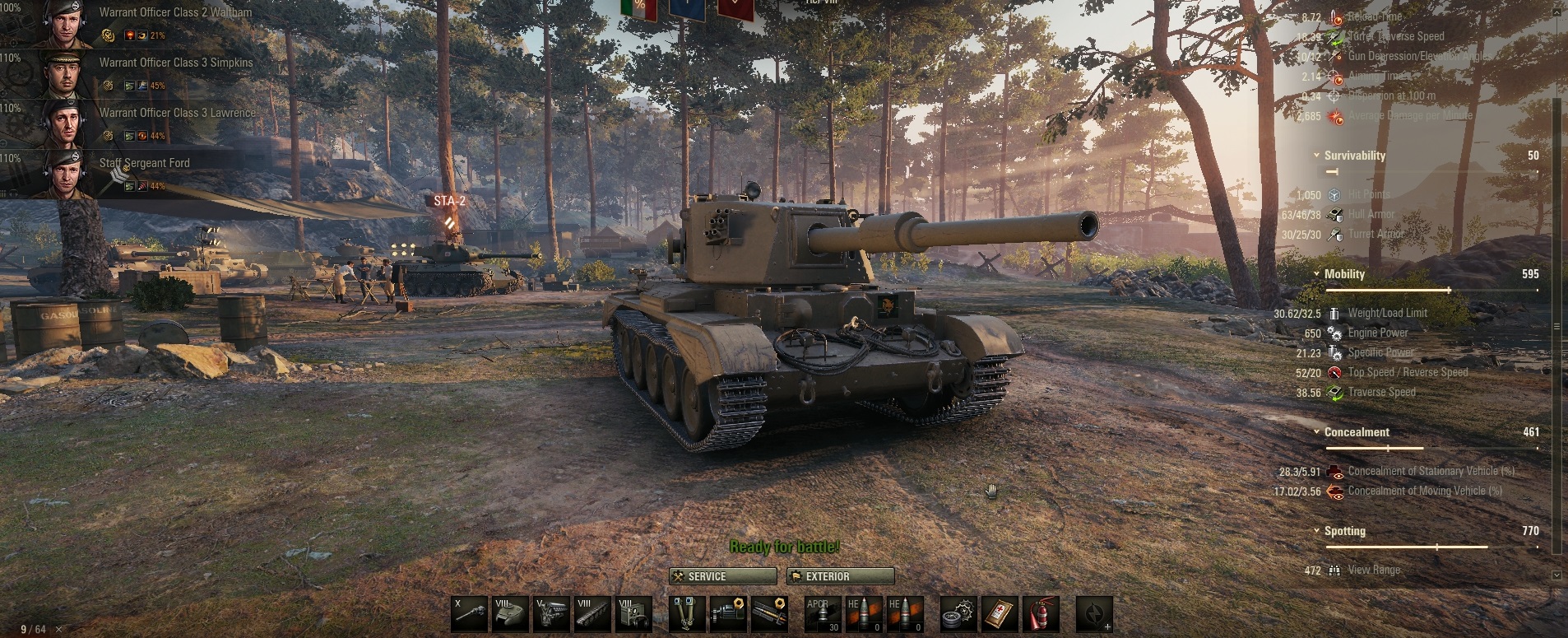The height and width of the screenshot is (638, 1568).
Task: Open the binocular telescope equipment slot
Action: click(687, 614)
